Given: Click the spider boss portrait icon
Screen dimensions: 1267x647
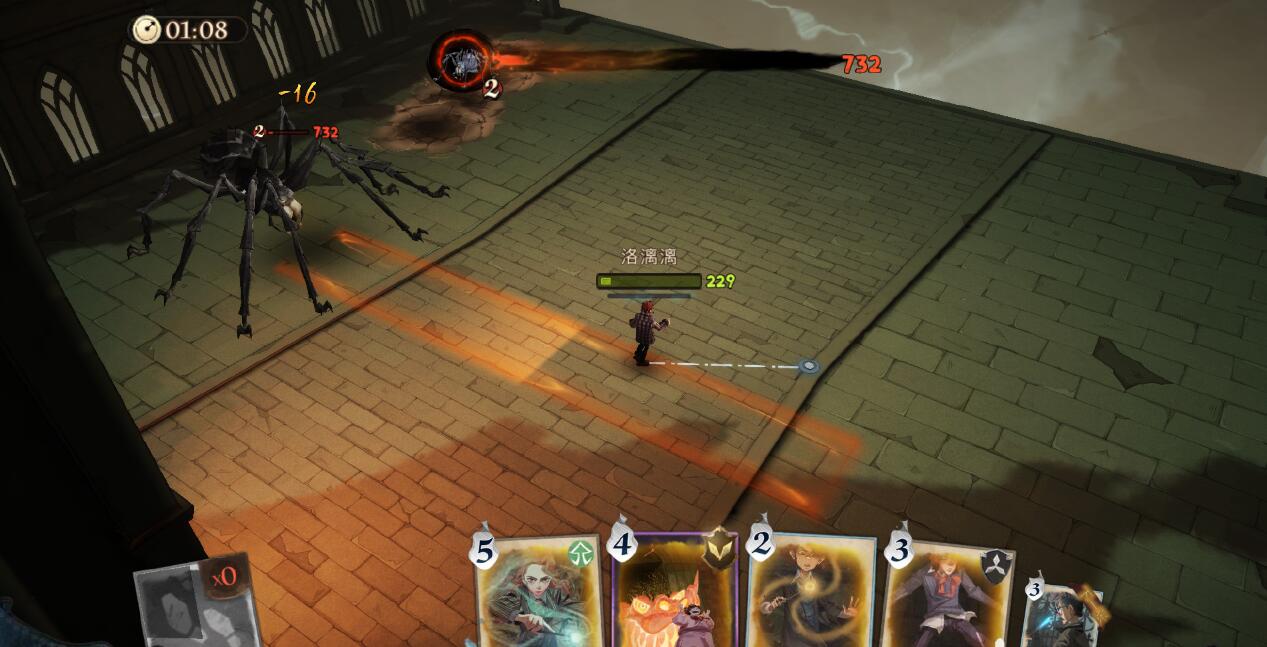Looking at the screenshot, I should (461, 61).
